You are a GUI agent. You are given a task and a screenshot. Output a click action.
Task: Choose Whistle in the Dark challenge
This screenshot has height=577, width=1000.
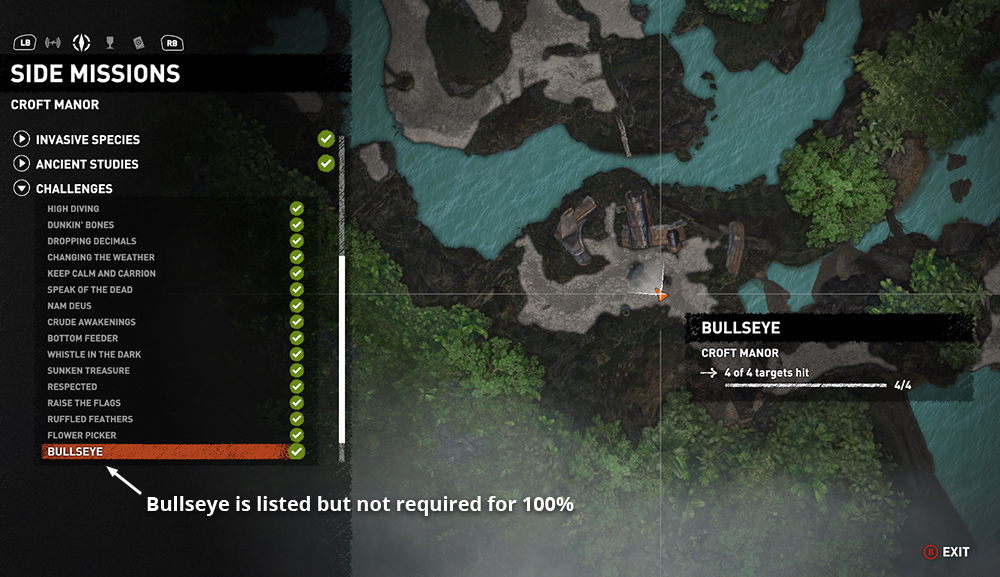[x=94, y=355]
